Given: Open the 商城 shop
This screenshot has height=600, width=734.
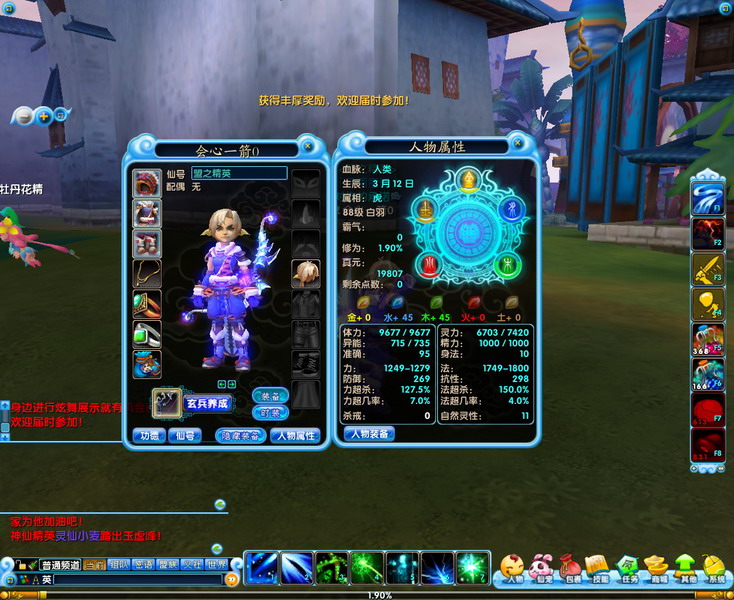Looking at the screenshot, I should tap(656, 568).
